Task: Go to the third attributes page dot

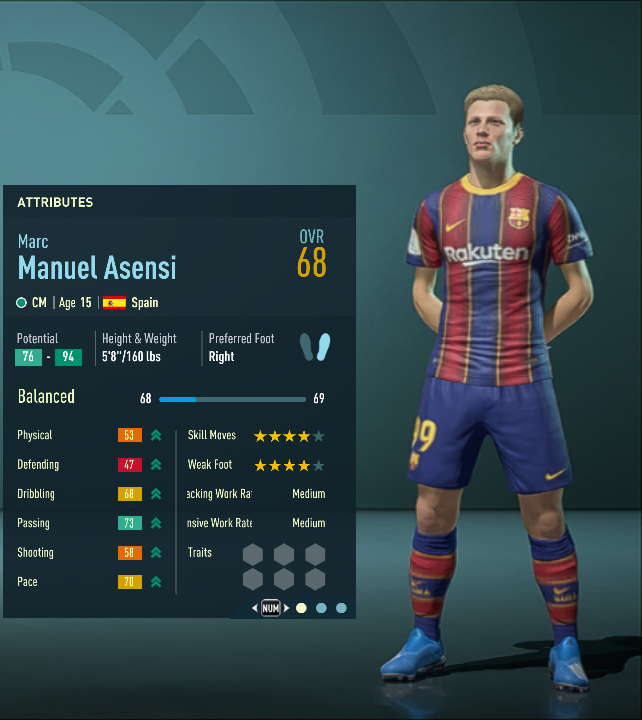Action: (x=341, y=608)
